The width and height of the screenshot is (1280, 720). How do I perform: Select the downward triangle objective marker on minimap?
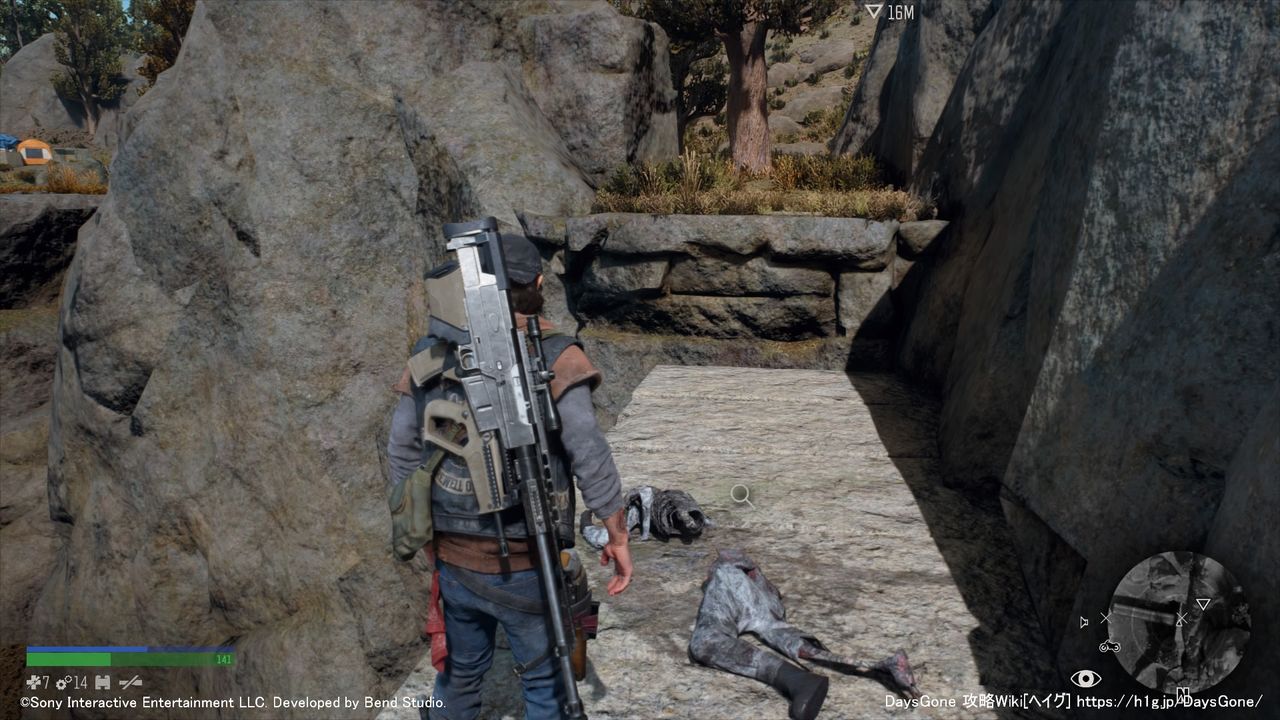tap(1203, 604)
